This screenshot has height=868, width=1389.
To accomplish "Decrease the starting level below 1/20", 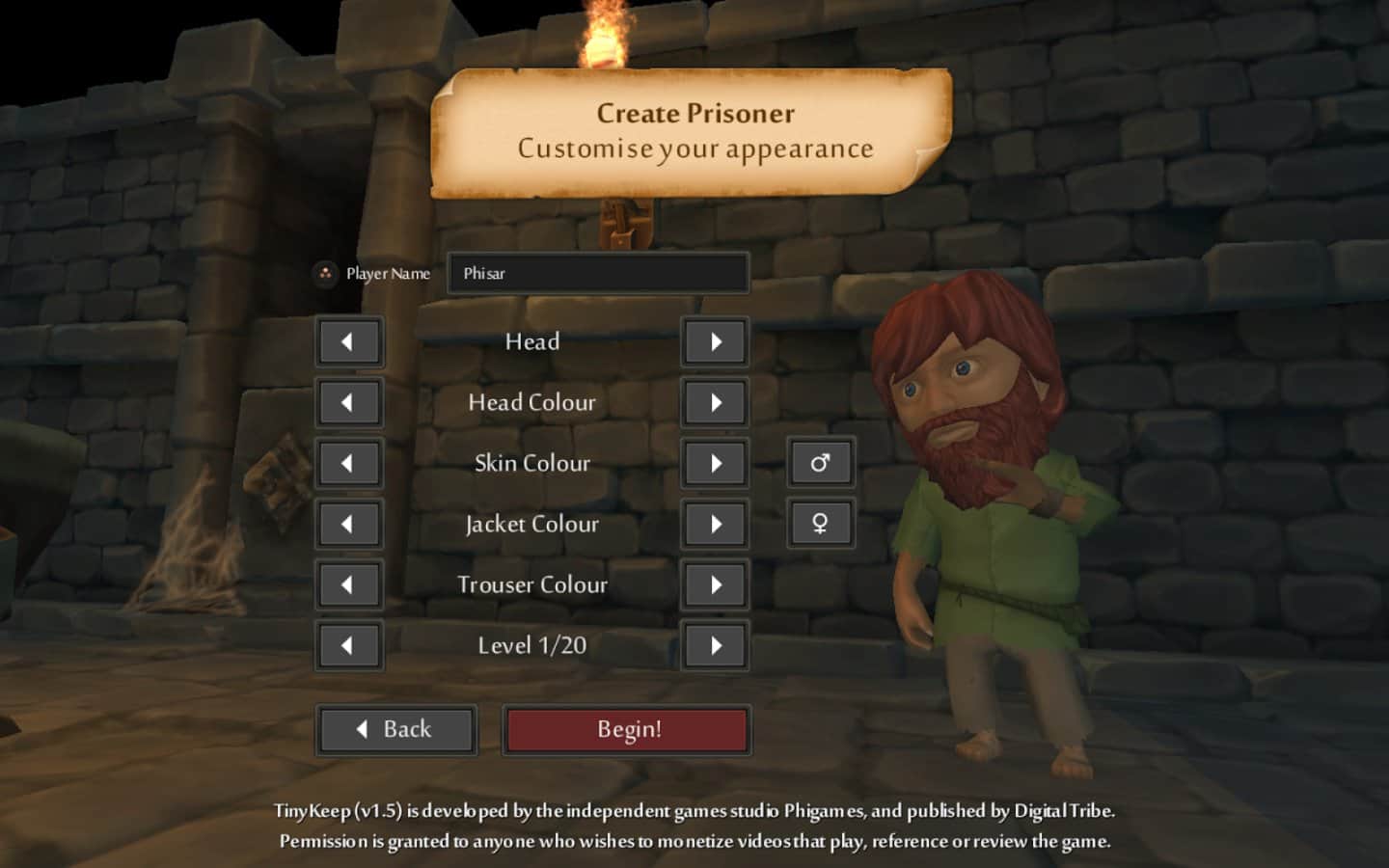I will [x=349, y=645].
